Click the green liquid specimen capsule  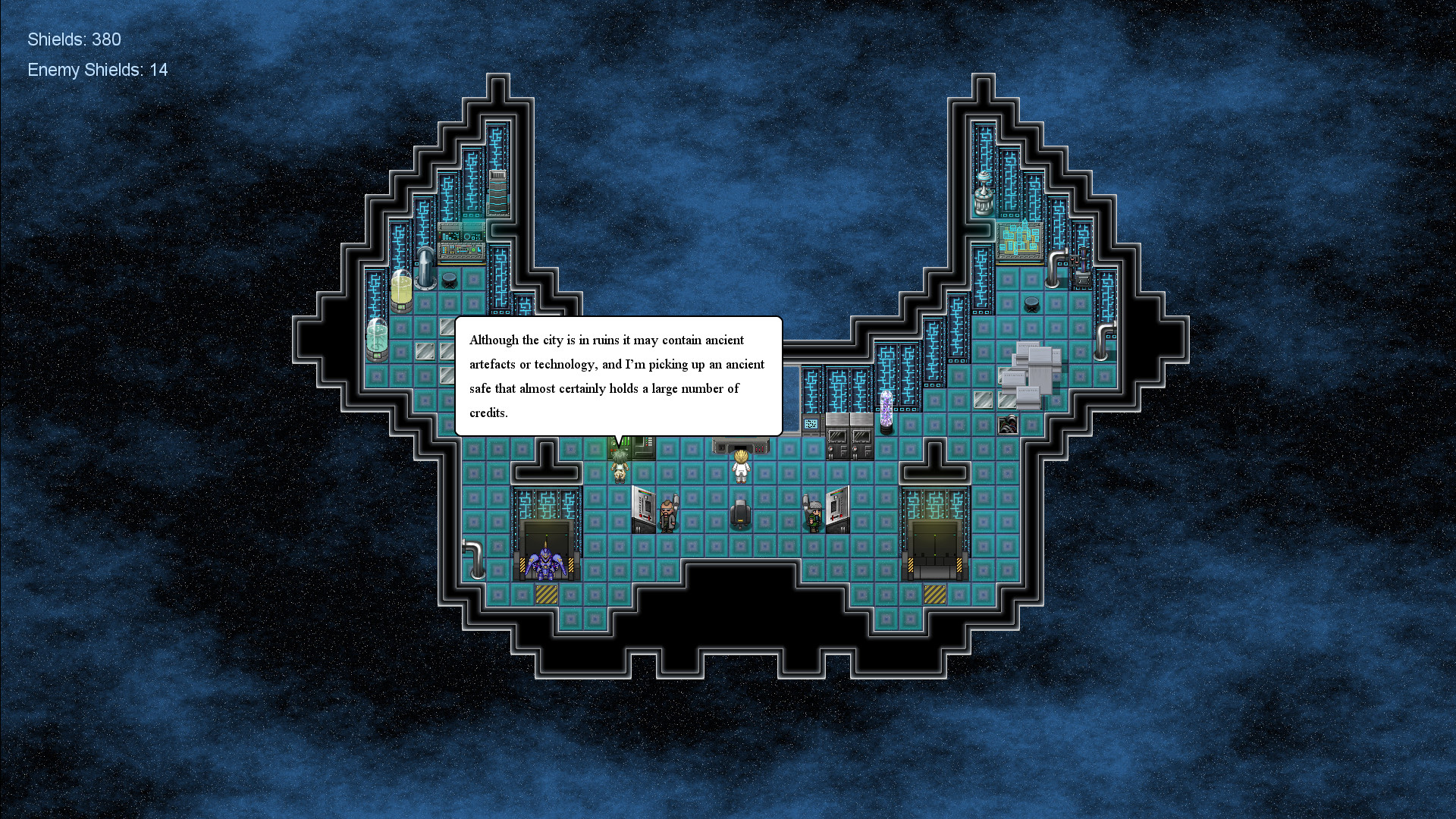pyautogui.click(x=377, y=340)
